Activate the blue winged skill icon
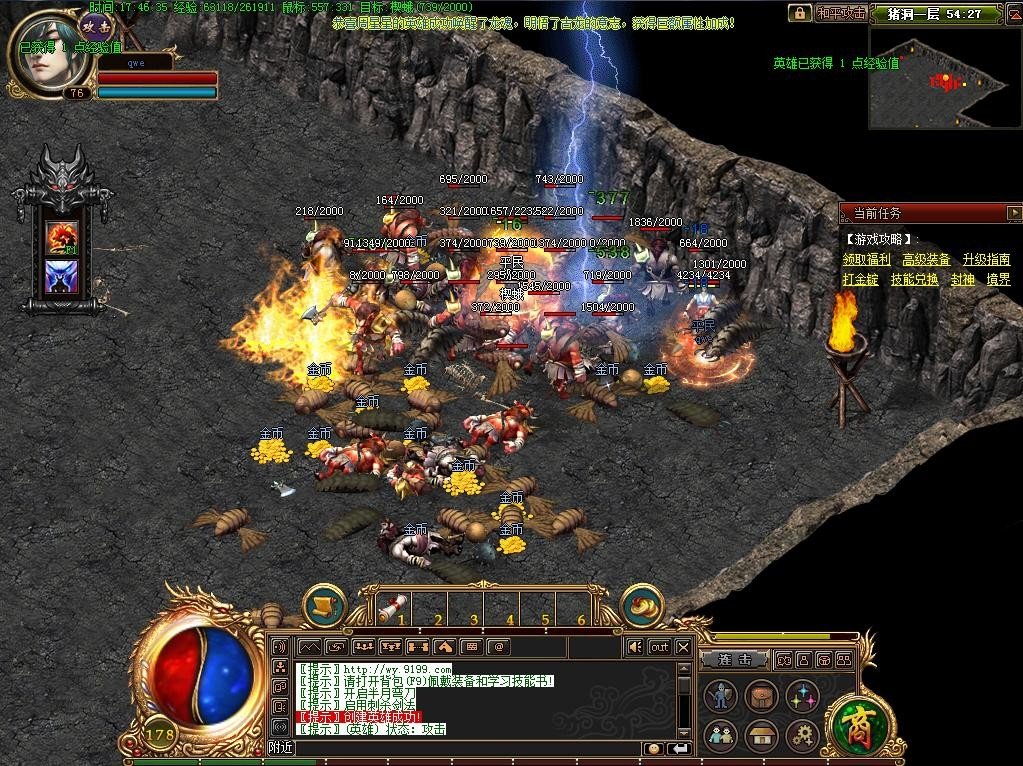The image size is (1023, 766). [61, 277]
